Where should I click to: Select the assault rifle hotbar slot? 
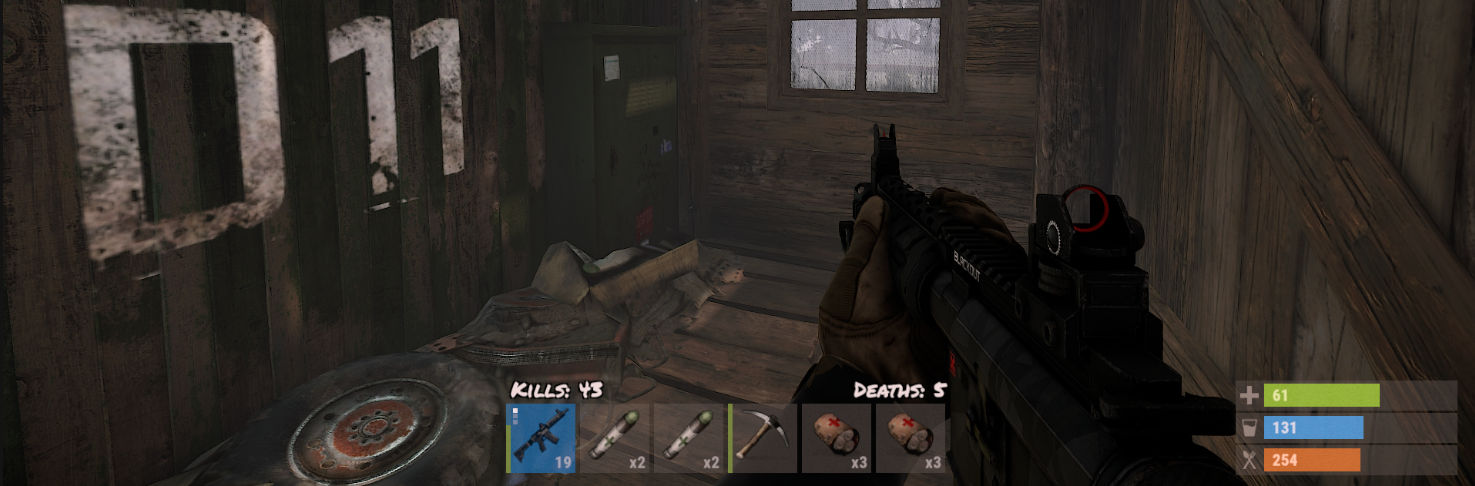[x=542, y=438]
